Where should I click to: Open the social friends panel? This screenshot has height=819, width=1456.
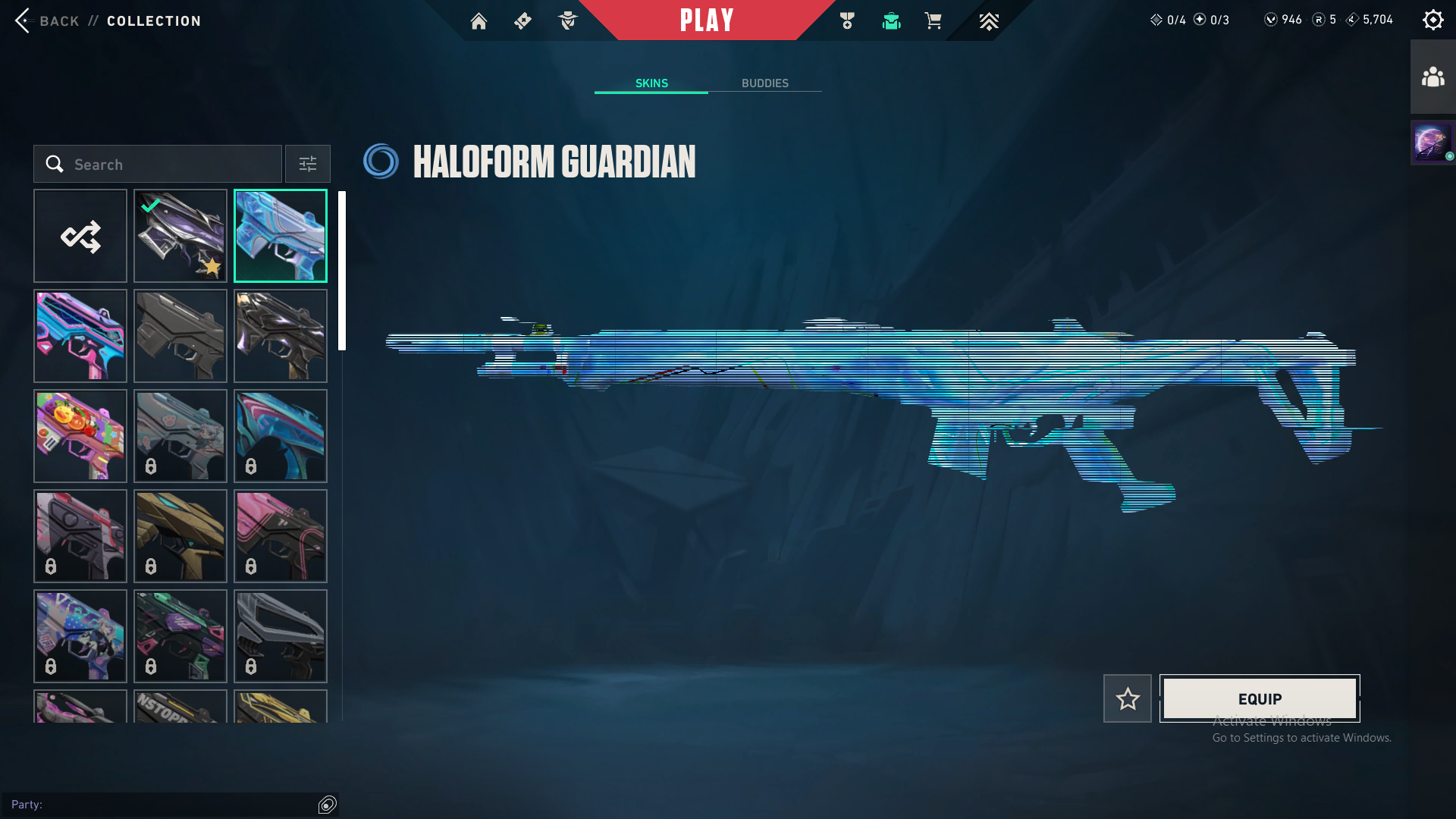(x=1432, y=77)
